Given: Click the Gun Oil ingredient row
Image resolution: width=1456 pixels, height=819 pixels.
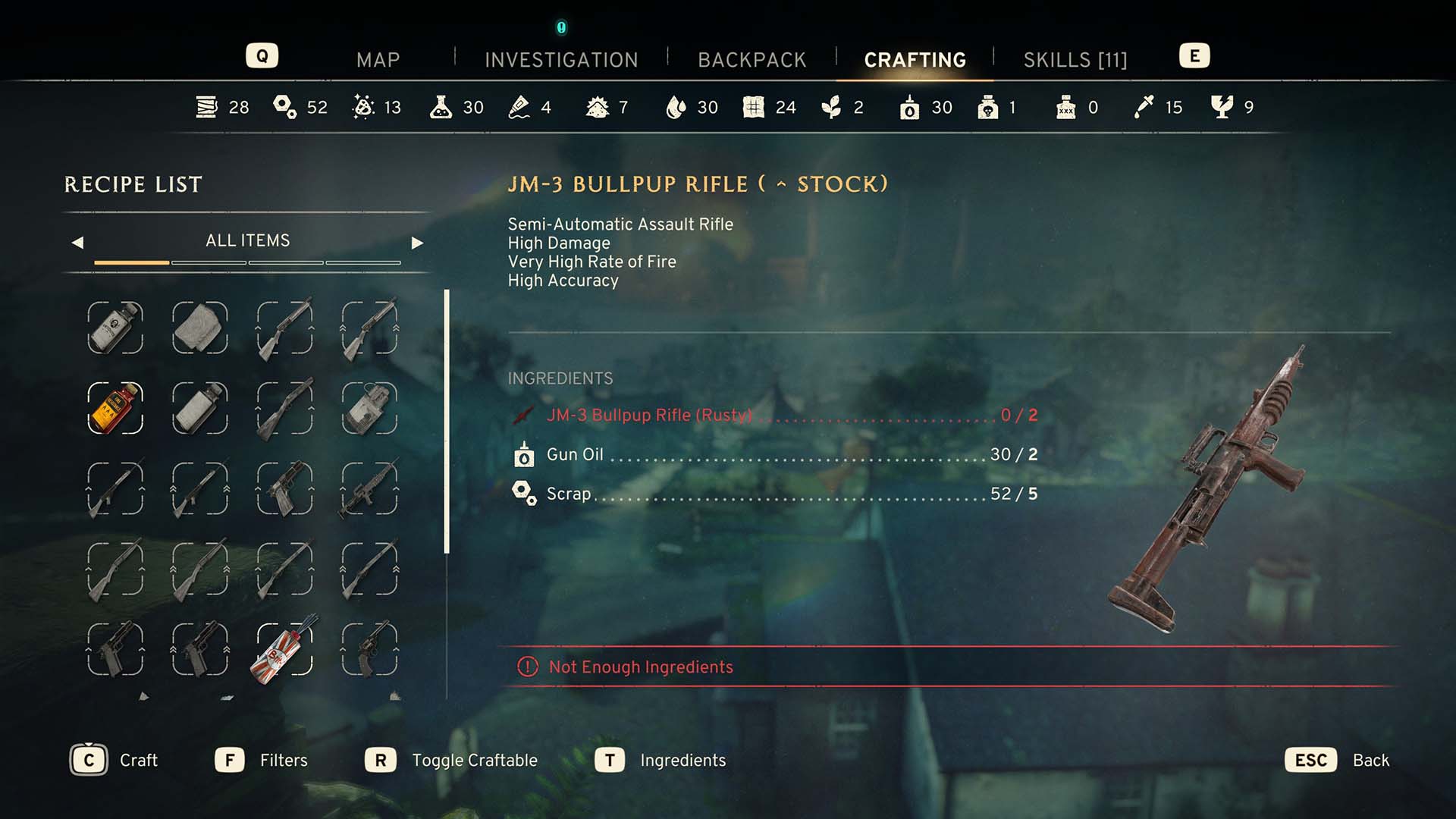Looking at the screenshot, I should click(773, 454).
